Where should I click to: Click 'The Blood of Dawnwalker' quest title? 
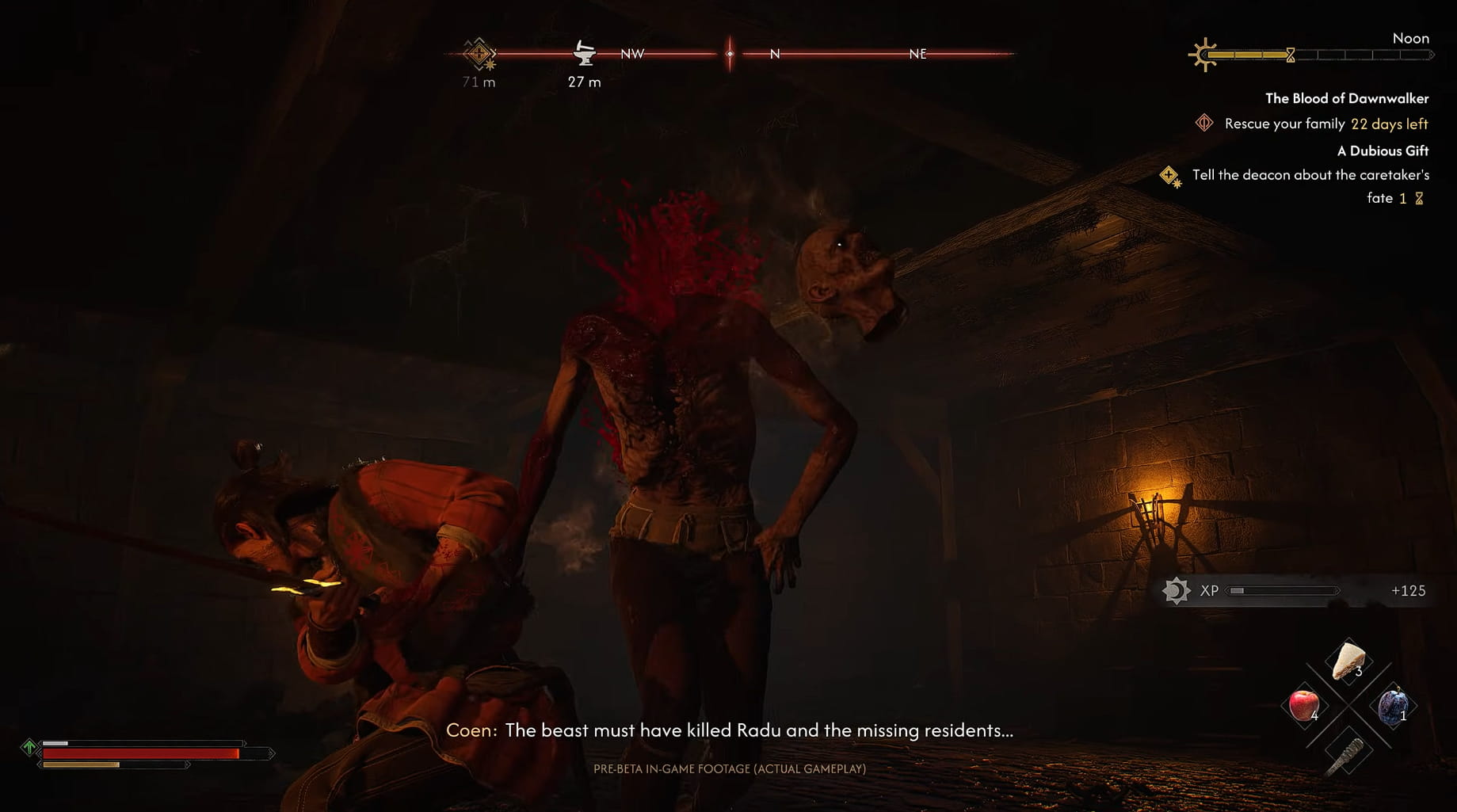point(1347,98)
